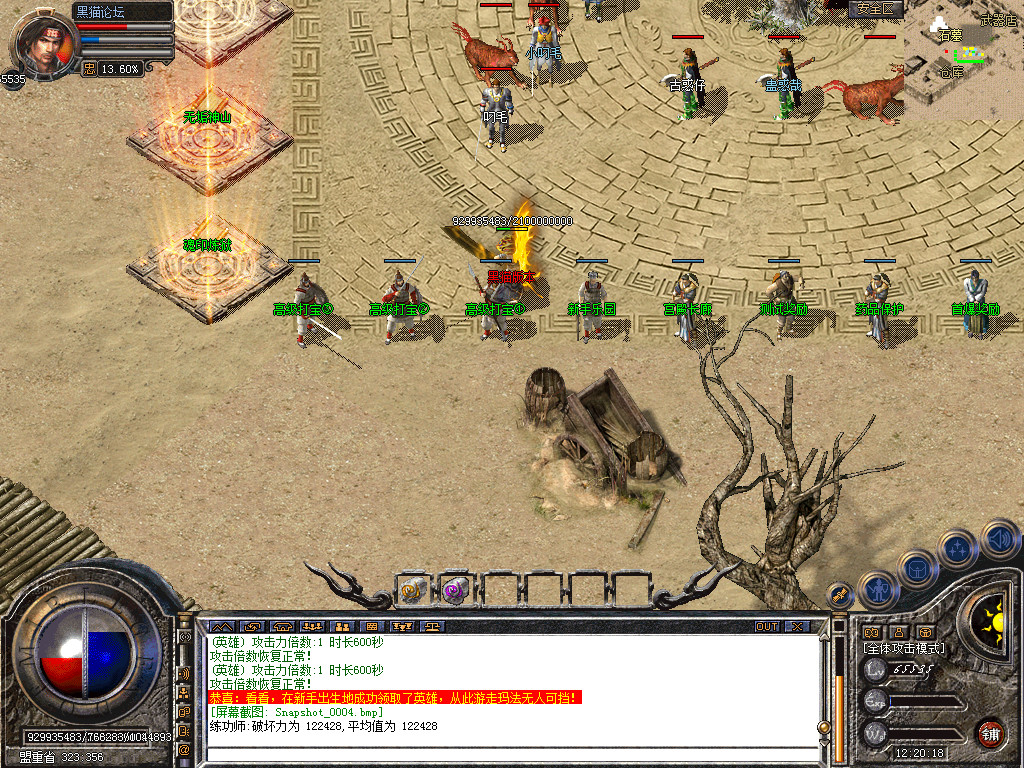Click the scales icon on chat toolbar
The image size is (1024, 768).
(433, 627)
